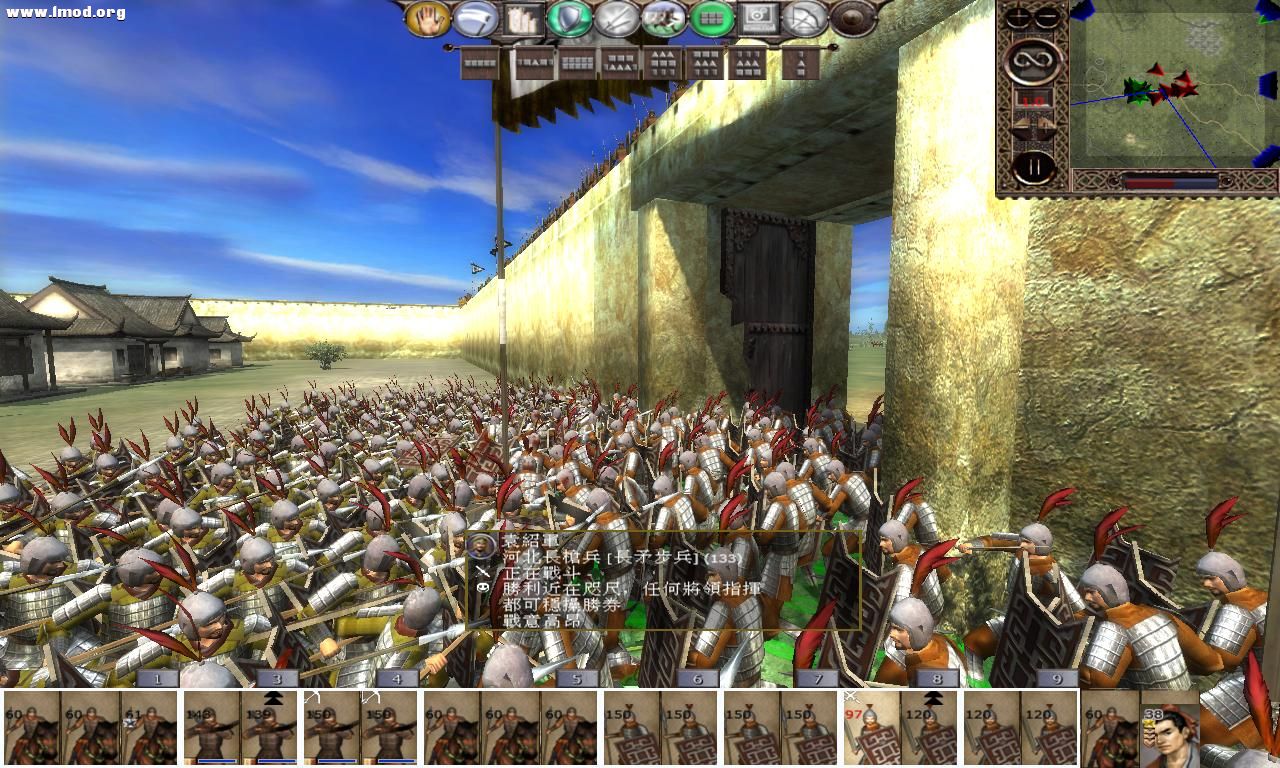This screenshot has height=768, width=1280.
Task: Select unit group tab 5
Action: coord(575,677)
